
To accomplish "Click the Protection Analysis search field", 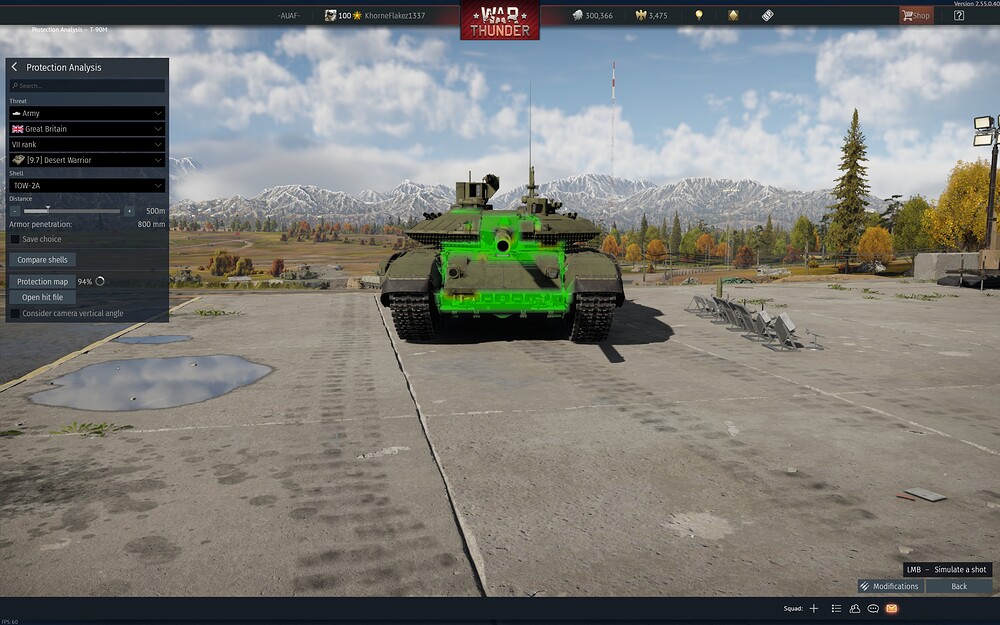I will point(88,86).
